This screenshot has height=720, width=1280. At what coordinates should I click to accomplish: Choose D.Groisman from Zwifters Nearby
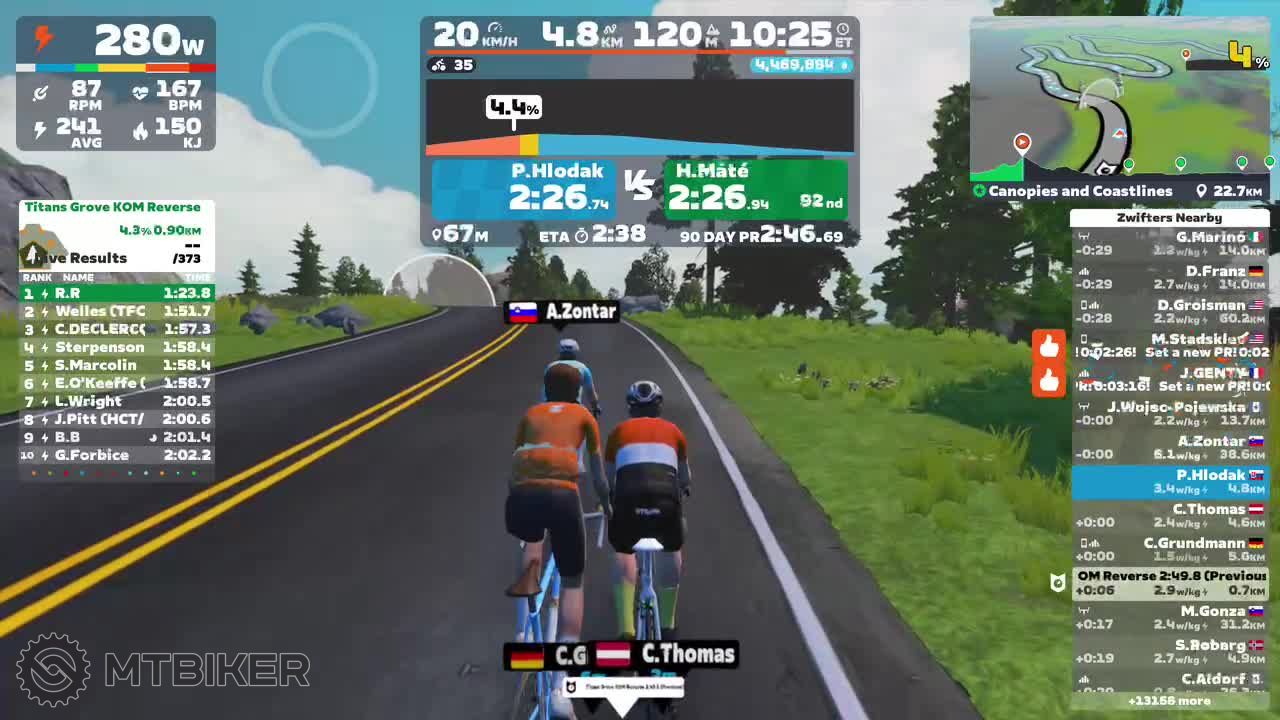point(1170,312)
